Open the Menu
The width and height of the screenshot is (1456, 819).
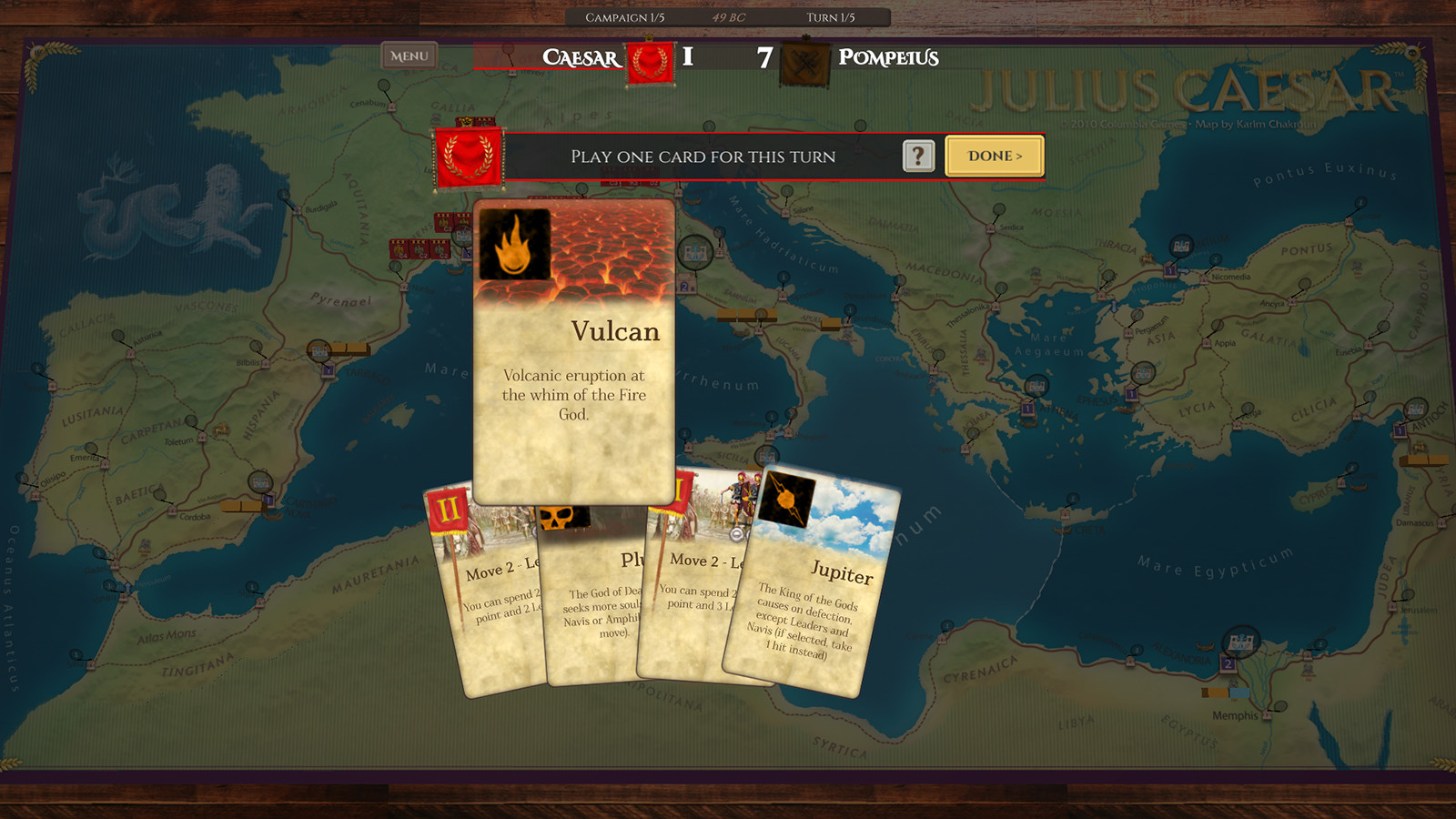(x=408, y=56)
